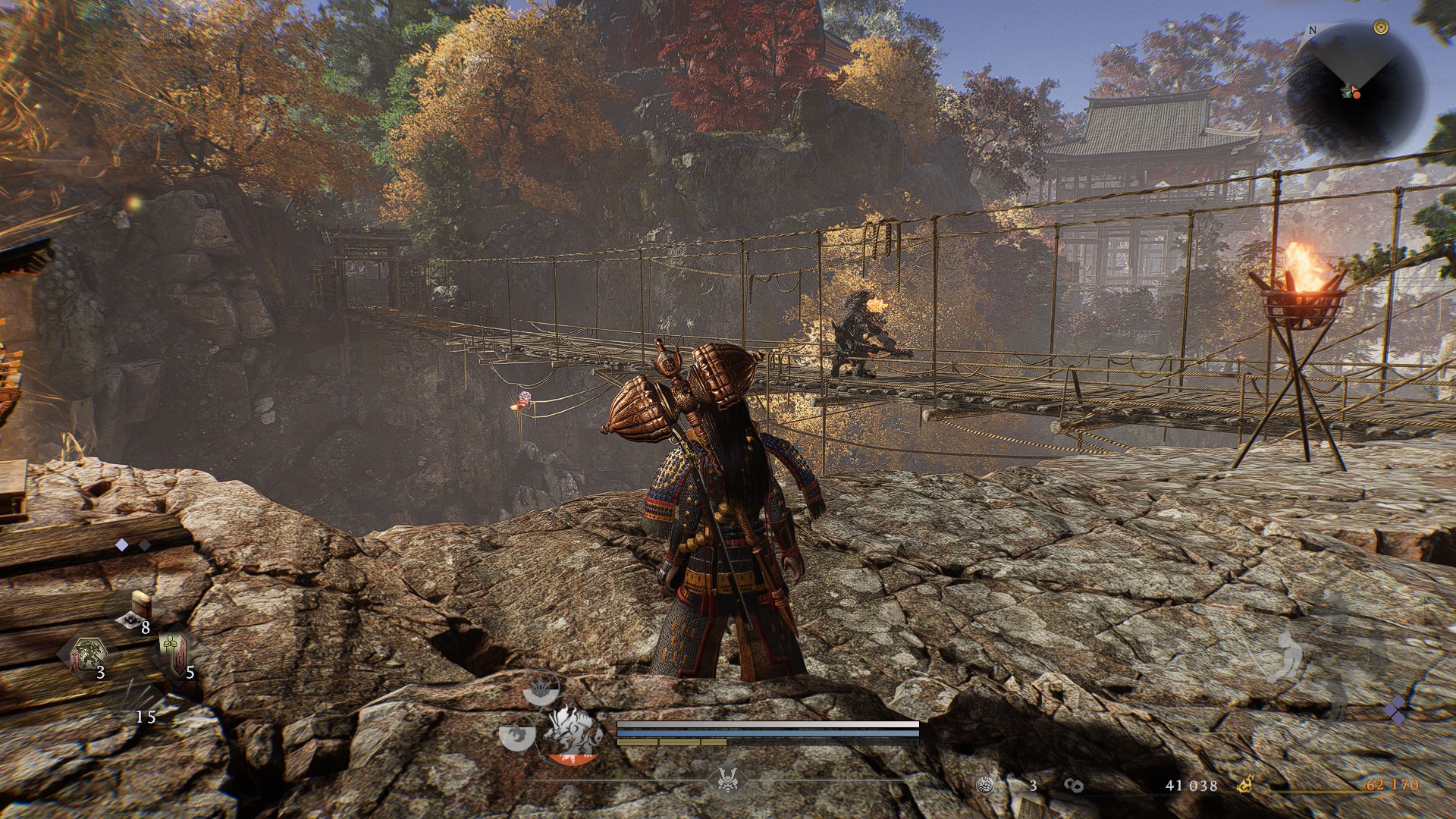Switch to the second quick-item page diamond
Image resolution: width=1456 pixels, height=819 pixels.
(x=144, y=544)
